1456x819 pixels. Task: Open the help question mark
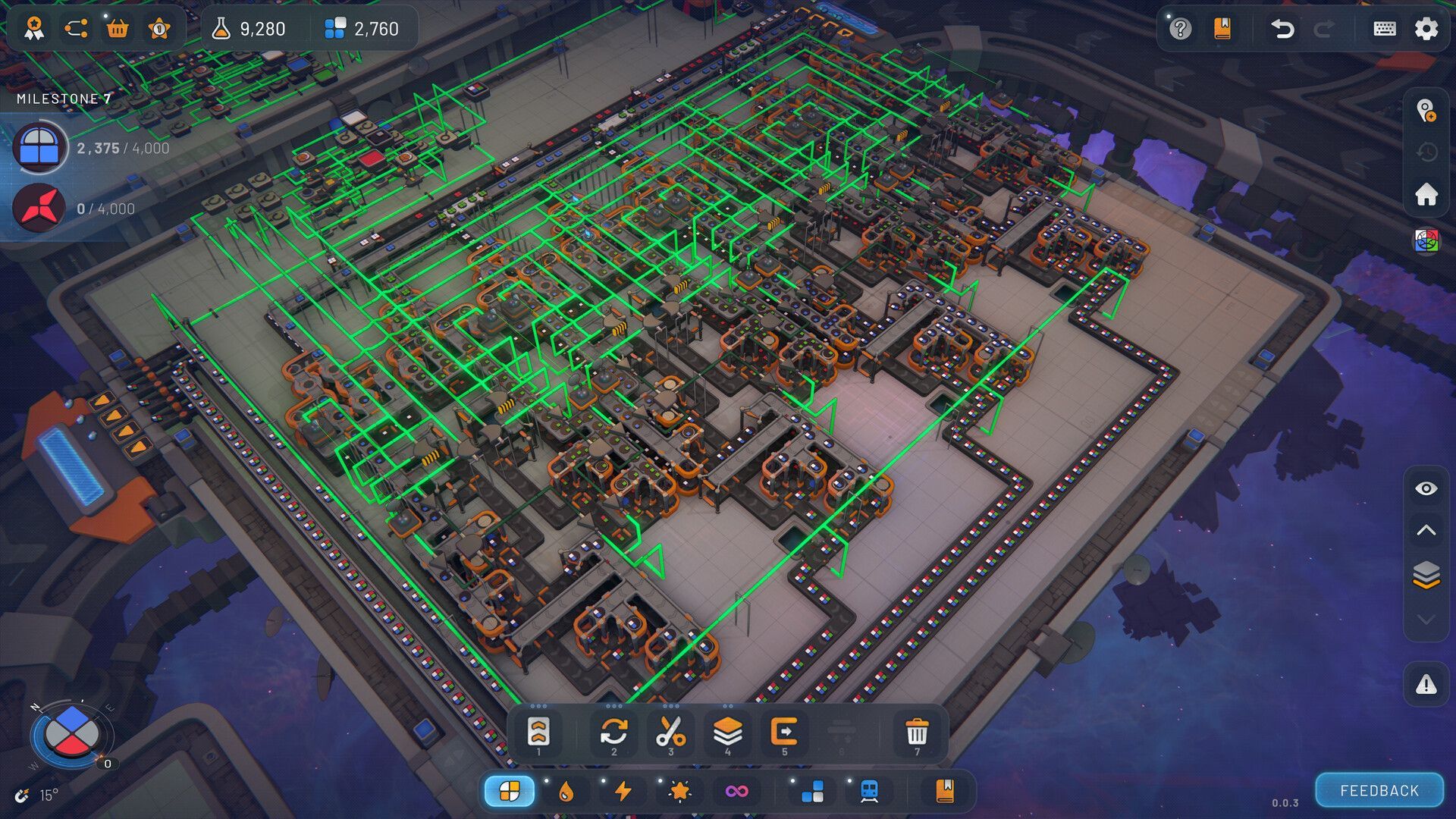coord(1180,29)
